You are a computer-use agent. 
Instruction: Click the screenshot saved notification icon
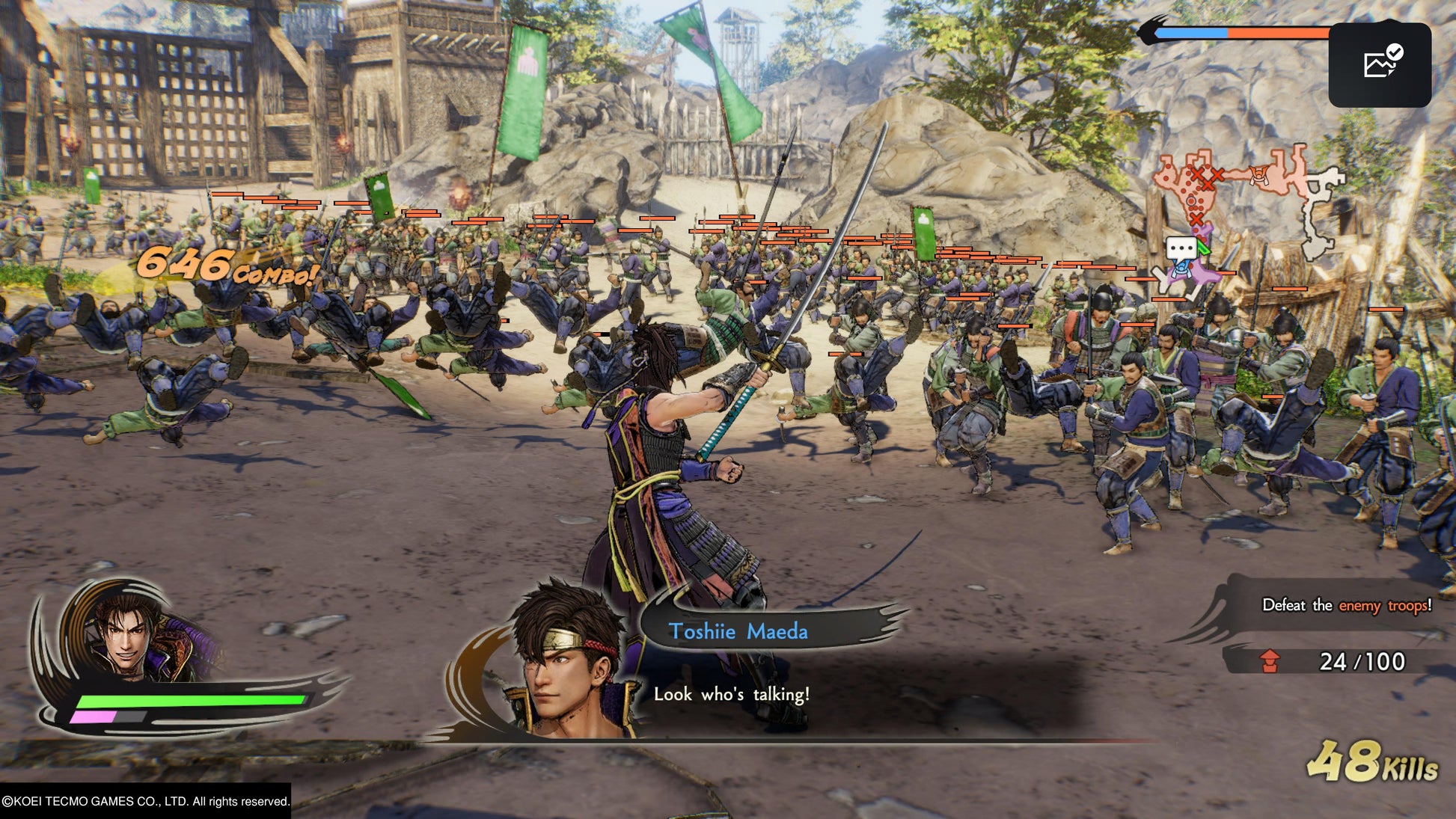(1380, 64)
